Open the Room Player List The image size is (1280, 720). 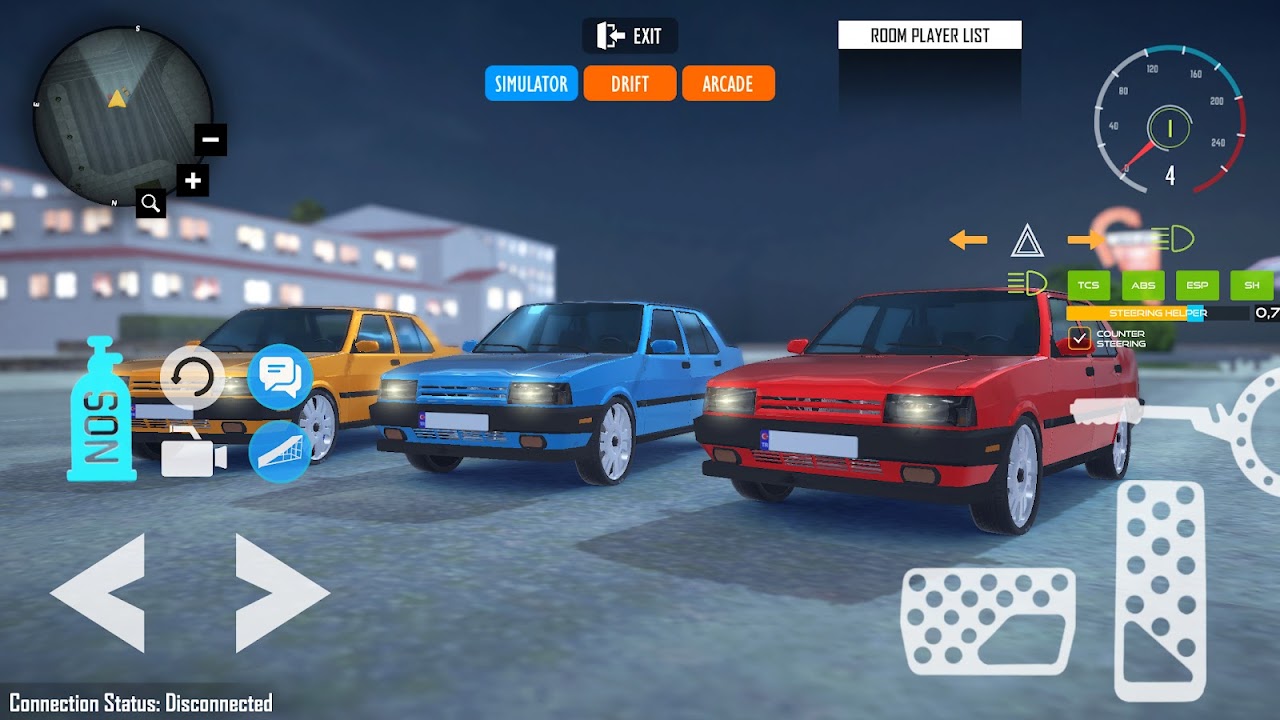930,36
